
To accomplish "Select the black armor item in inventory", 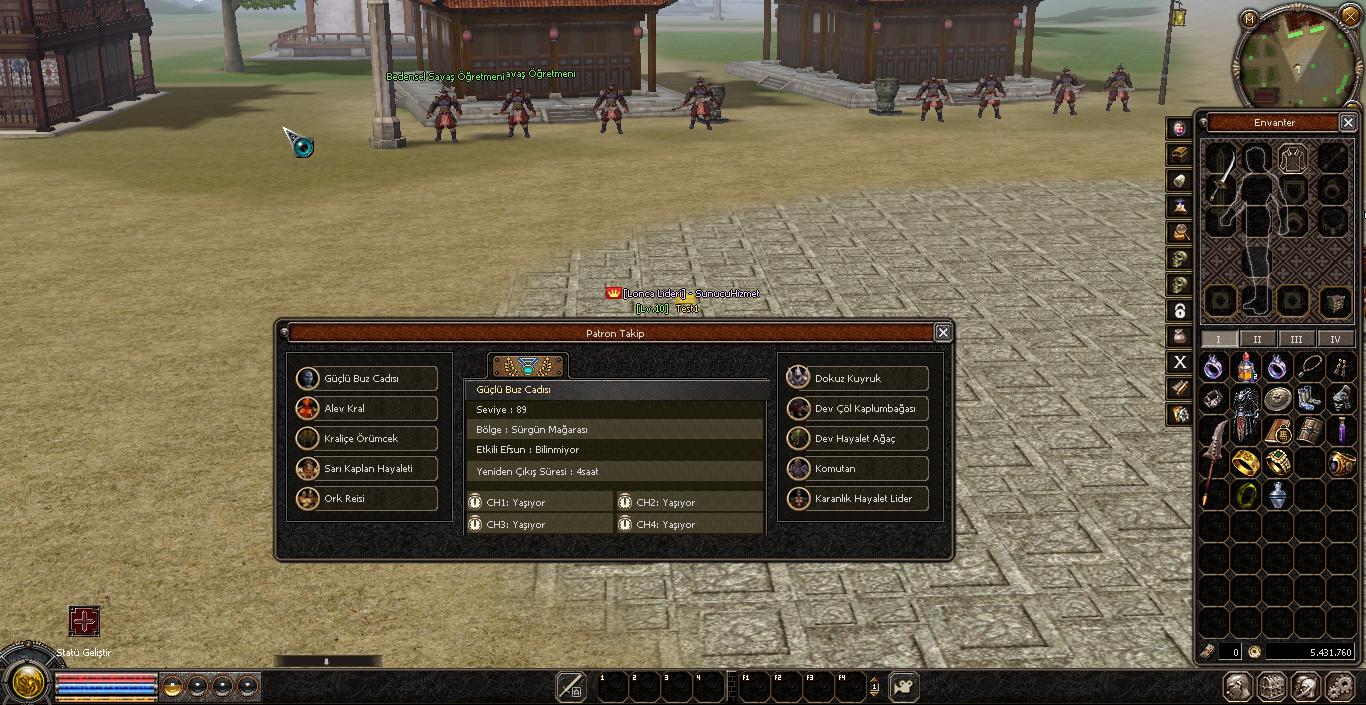I will pos(1245,417).
